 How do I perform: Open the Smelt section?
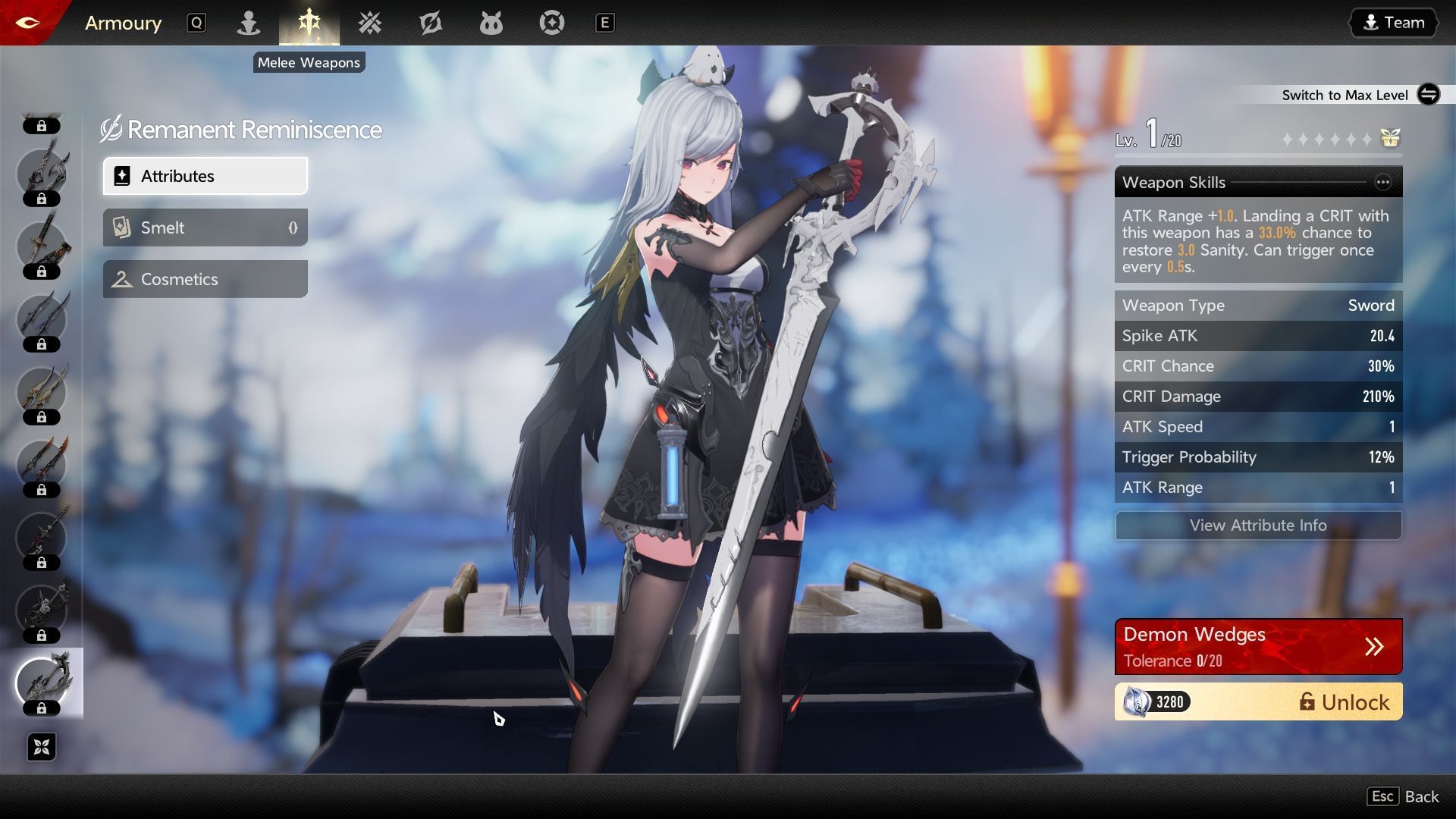205,227
